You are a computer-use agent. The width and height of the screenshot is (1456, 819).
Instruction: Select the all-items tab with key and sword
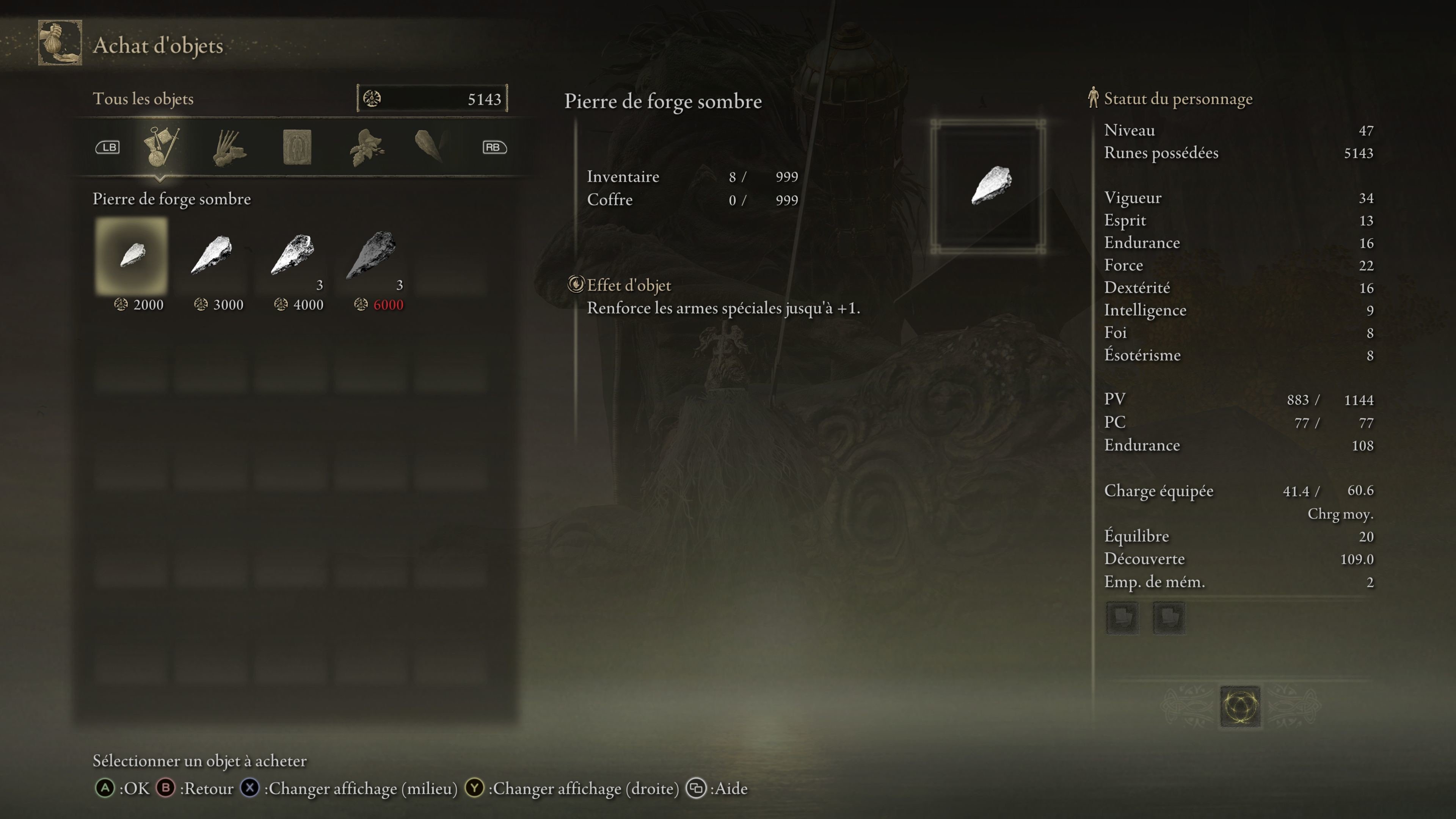pyautogui.click(x=161, y=147)
